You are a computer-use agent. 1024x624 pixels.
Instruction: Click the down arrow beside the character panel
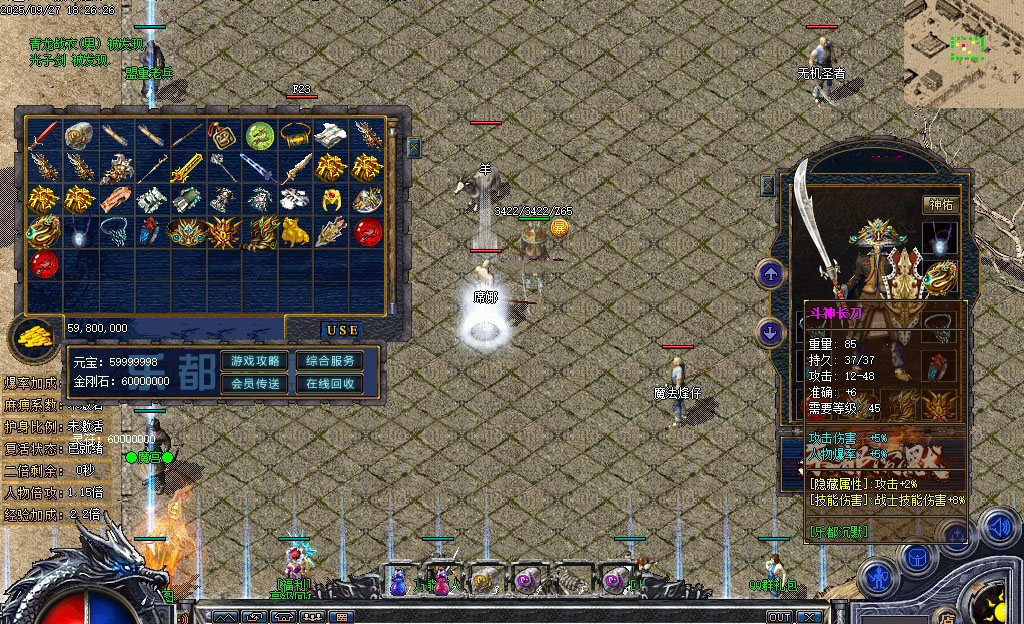click(x=769, y=331)
